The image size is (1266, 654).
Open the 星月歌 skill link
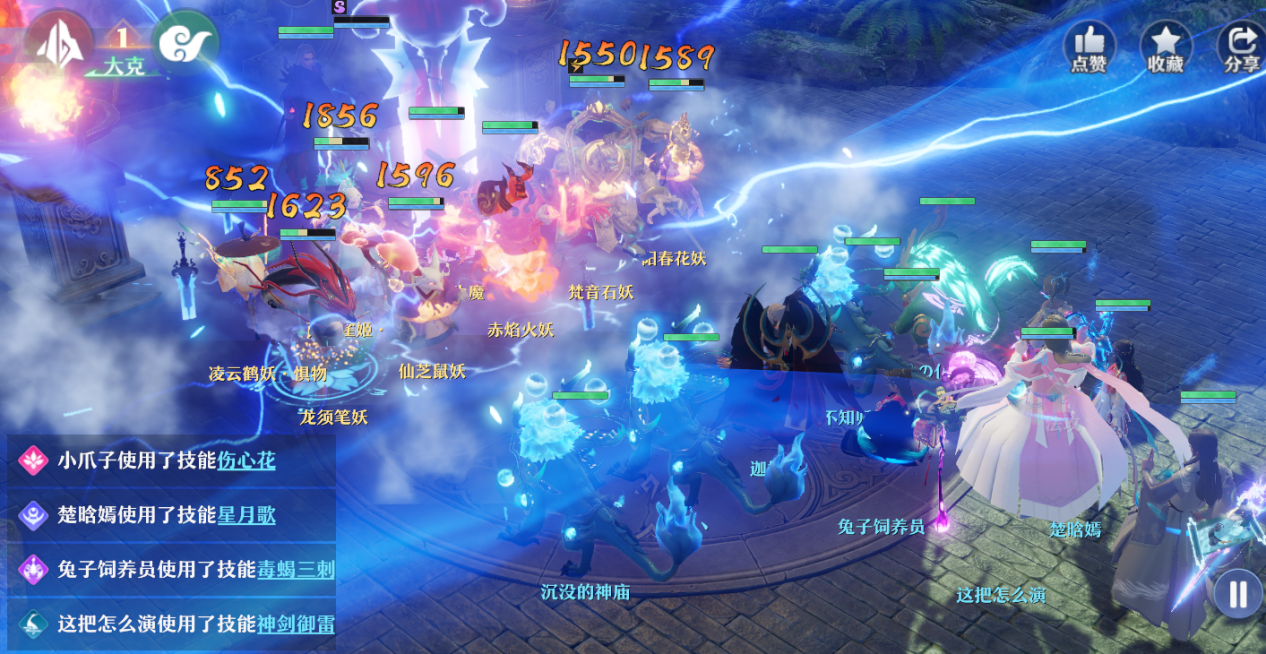tap(247, 515)
